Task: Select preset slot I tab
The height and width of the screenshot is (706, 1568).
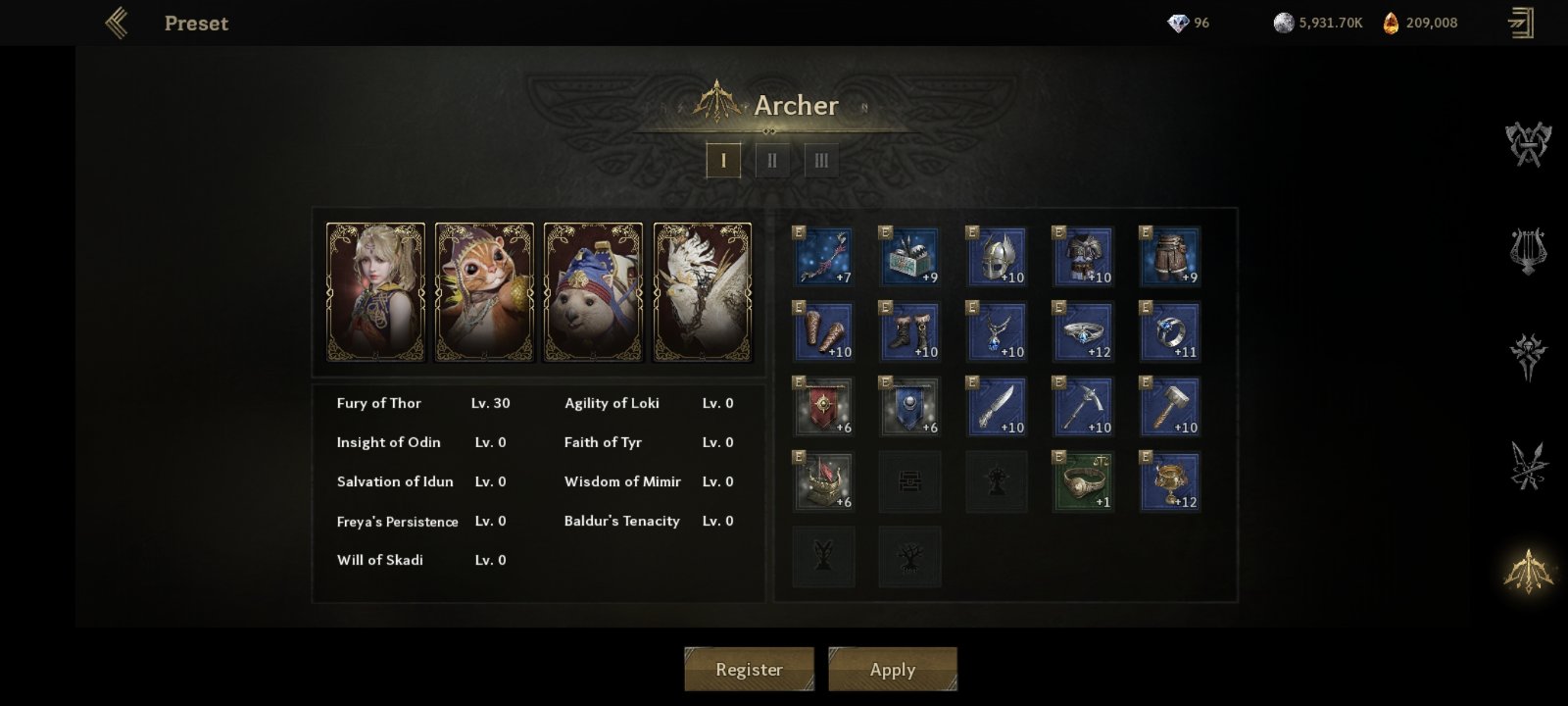Action: pyautogui.click(x=723, y=160)
